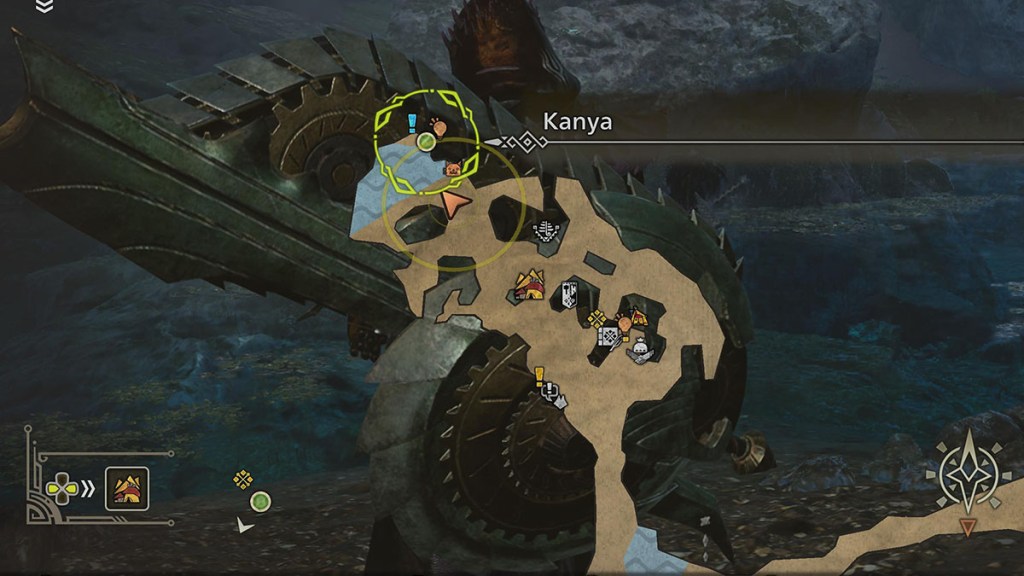Select the framed tent icon in the corner panel
Image resolution: width=1024 pixels, height=576 pixels.
click(127, 489)
